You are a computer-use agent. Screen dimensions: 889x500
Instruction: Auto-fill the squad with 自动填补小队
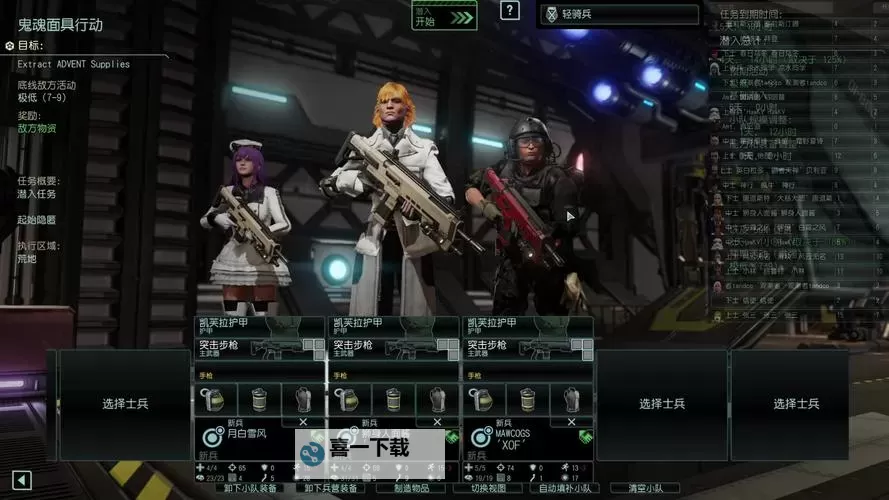pyautogui.click(x=567, y=488)
